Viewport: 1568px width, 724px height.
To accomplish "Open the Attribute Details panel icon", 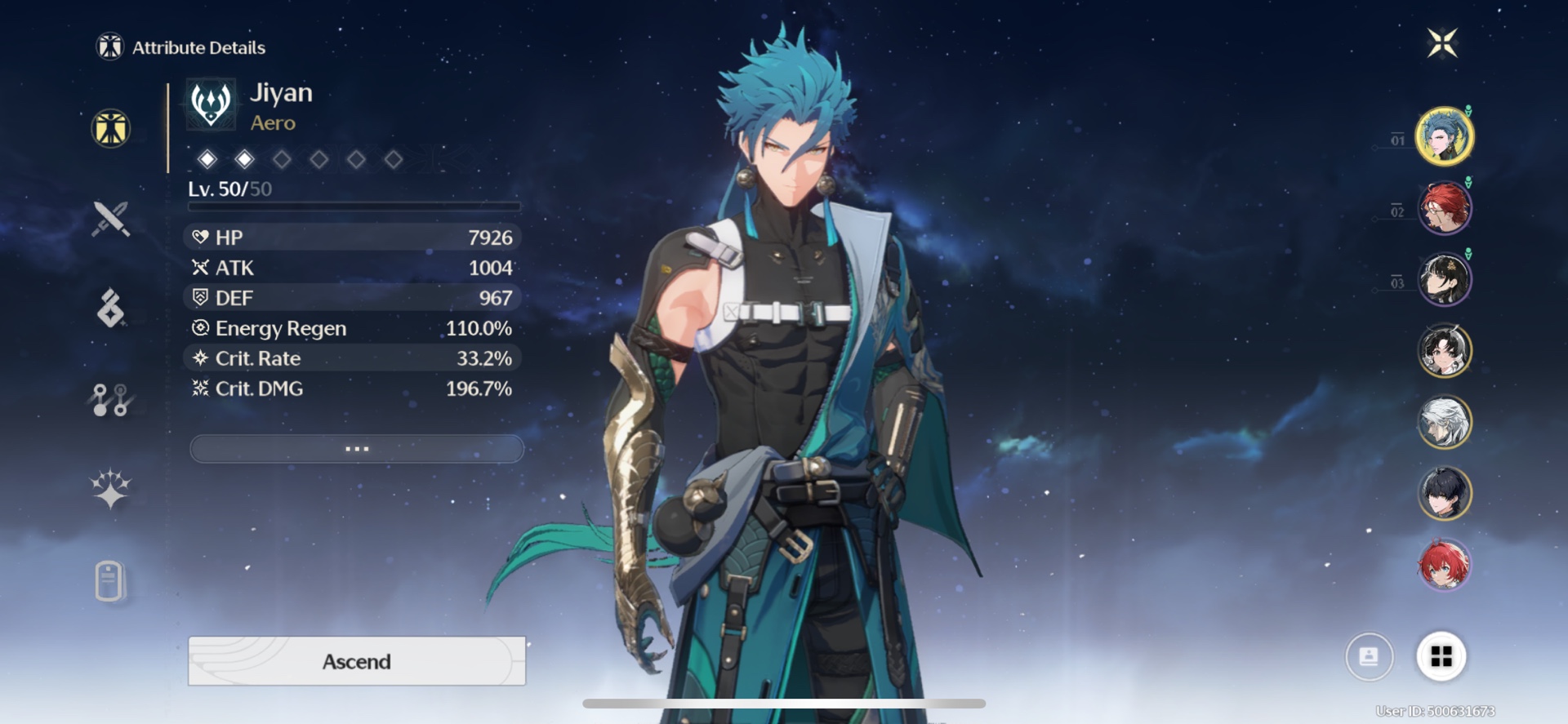I will point(111,127).
